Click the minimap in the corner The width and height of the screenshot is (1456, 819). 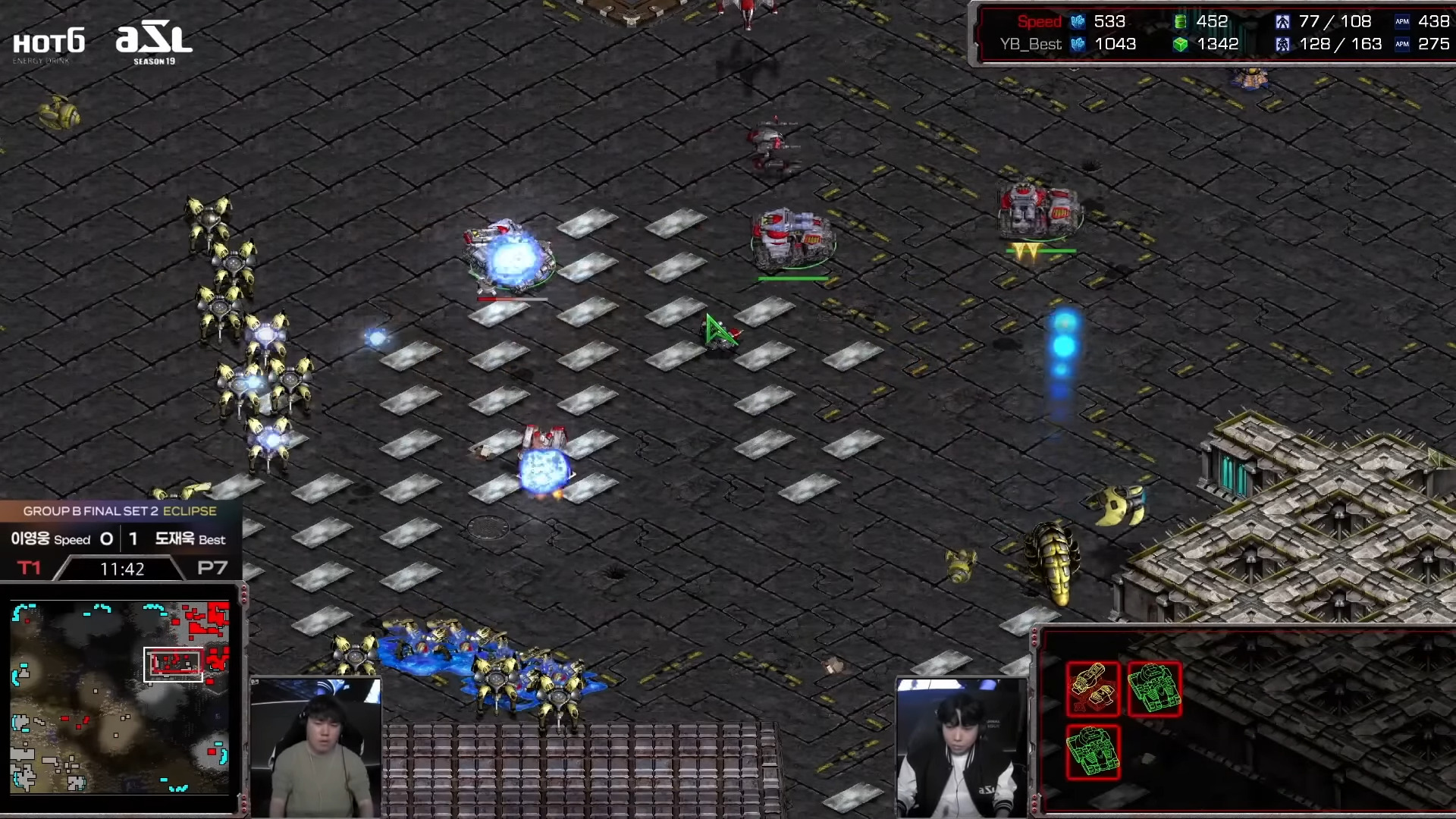click(x=120, y=698)
